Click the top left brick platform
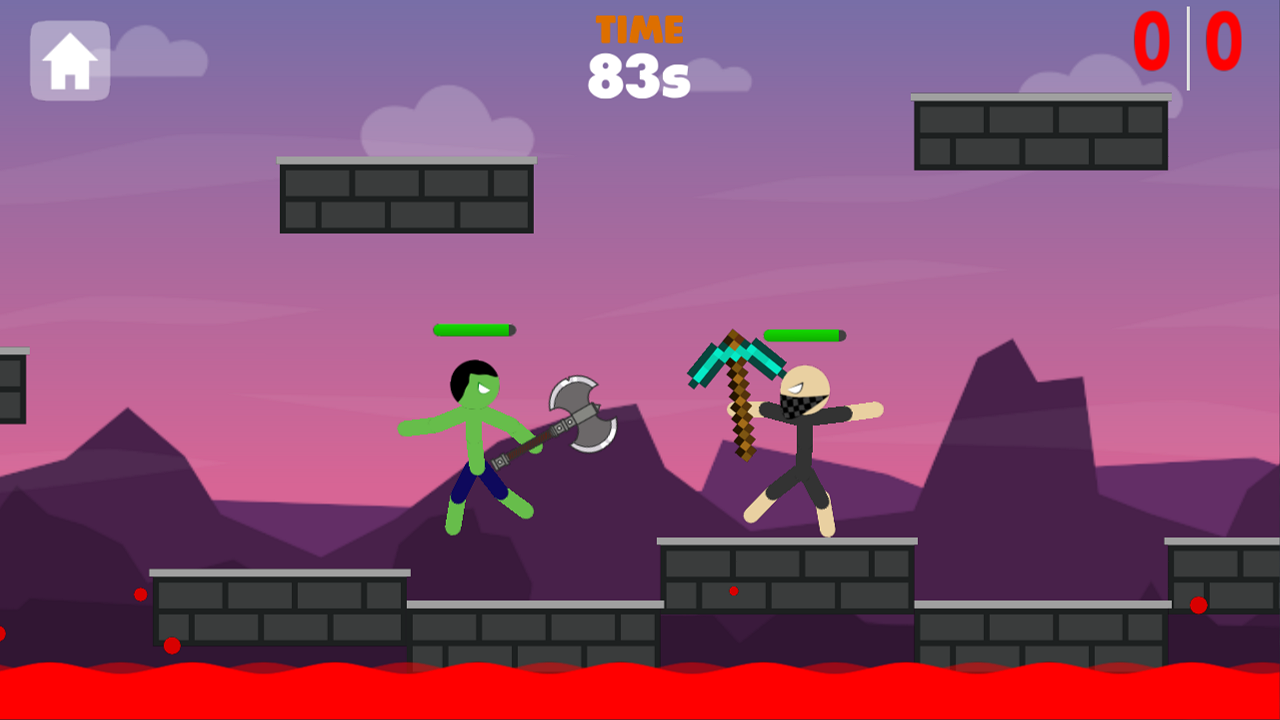Viewport: 1280px width, 720px height. [x=405, y=195]
